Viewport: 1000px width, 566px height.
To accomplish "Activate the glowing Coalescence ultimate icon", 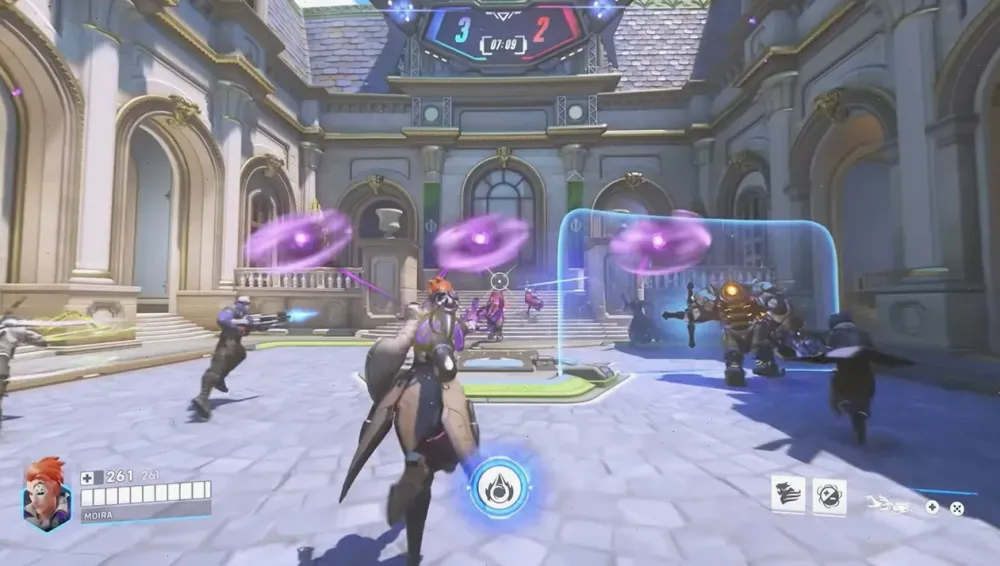I will tap(499, 486).
